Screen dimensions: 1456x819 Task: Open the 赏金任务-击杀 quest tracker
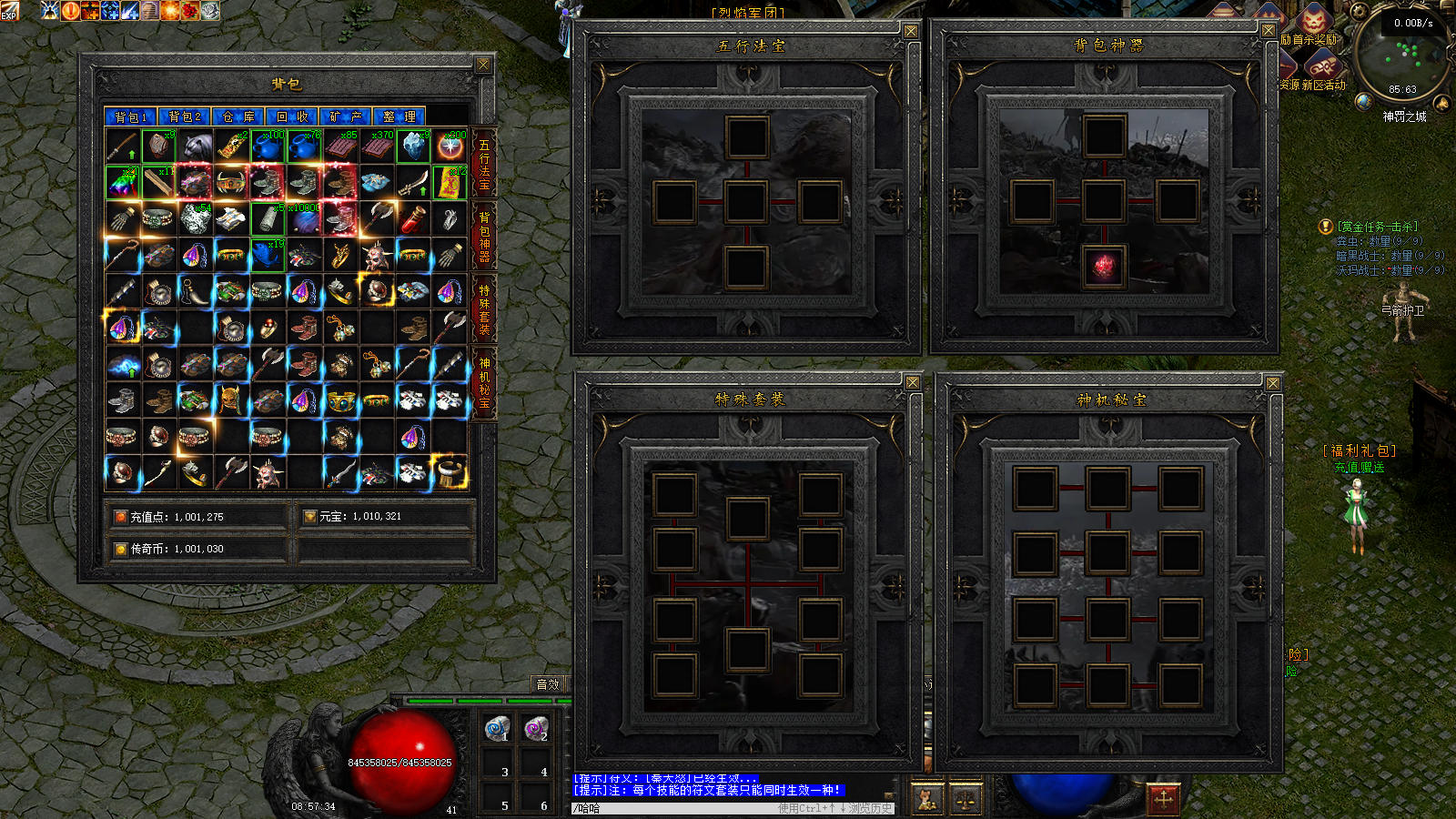[1377, 227]
